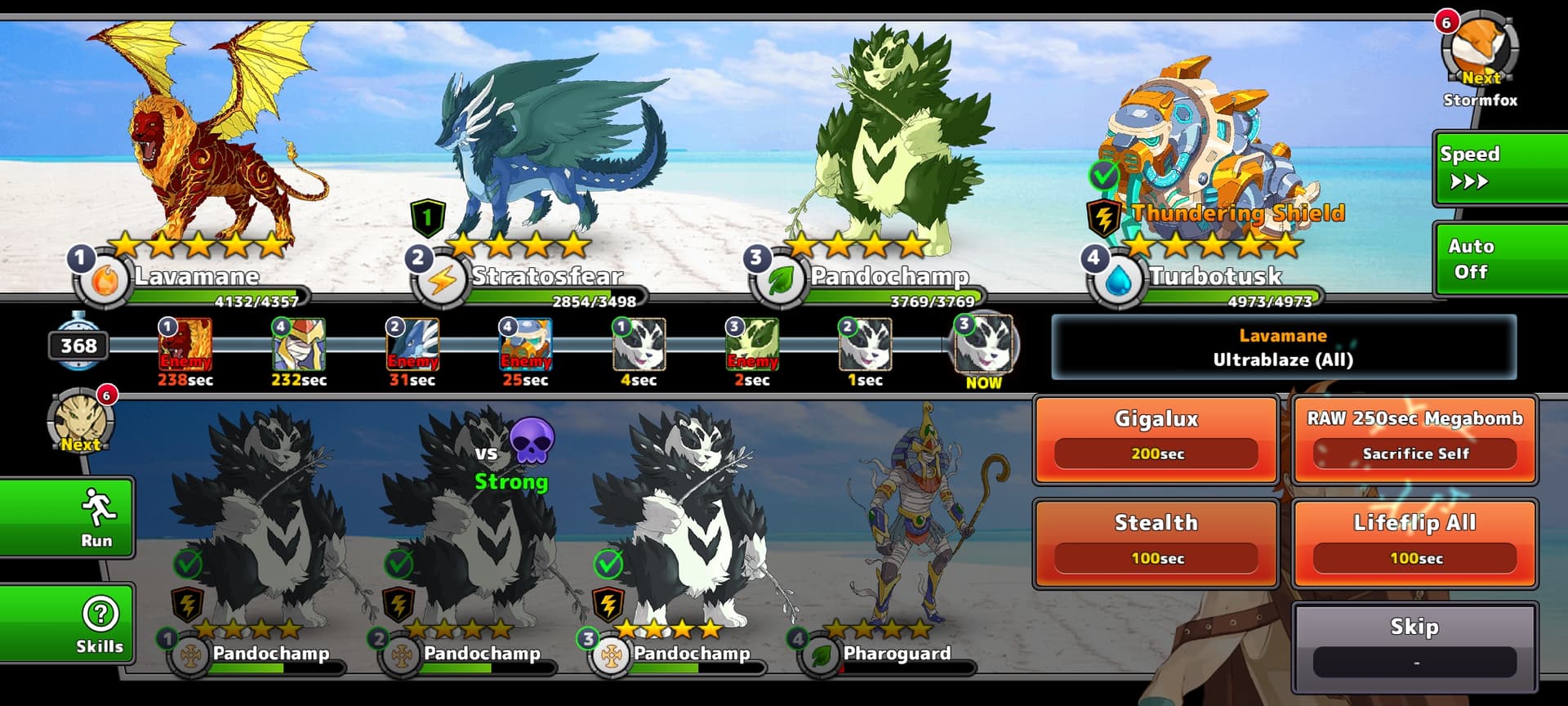Toggle the Auto battle button
1568x706 pixels.
click(1499, 259)
